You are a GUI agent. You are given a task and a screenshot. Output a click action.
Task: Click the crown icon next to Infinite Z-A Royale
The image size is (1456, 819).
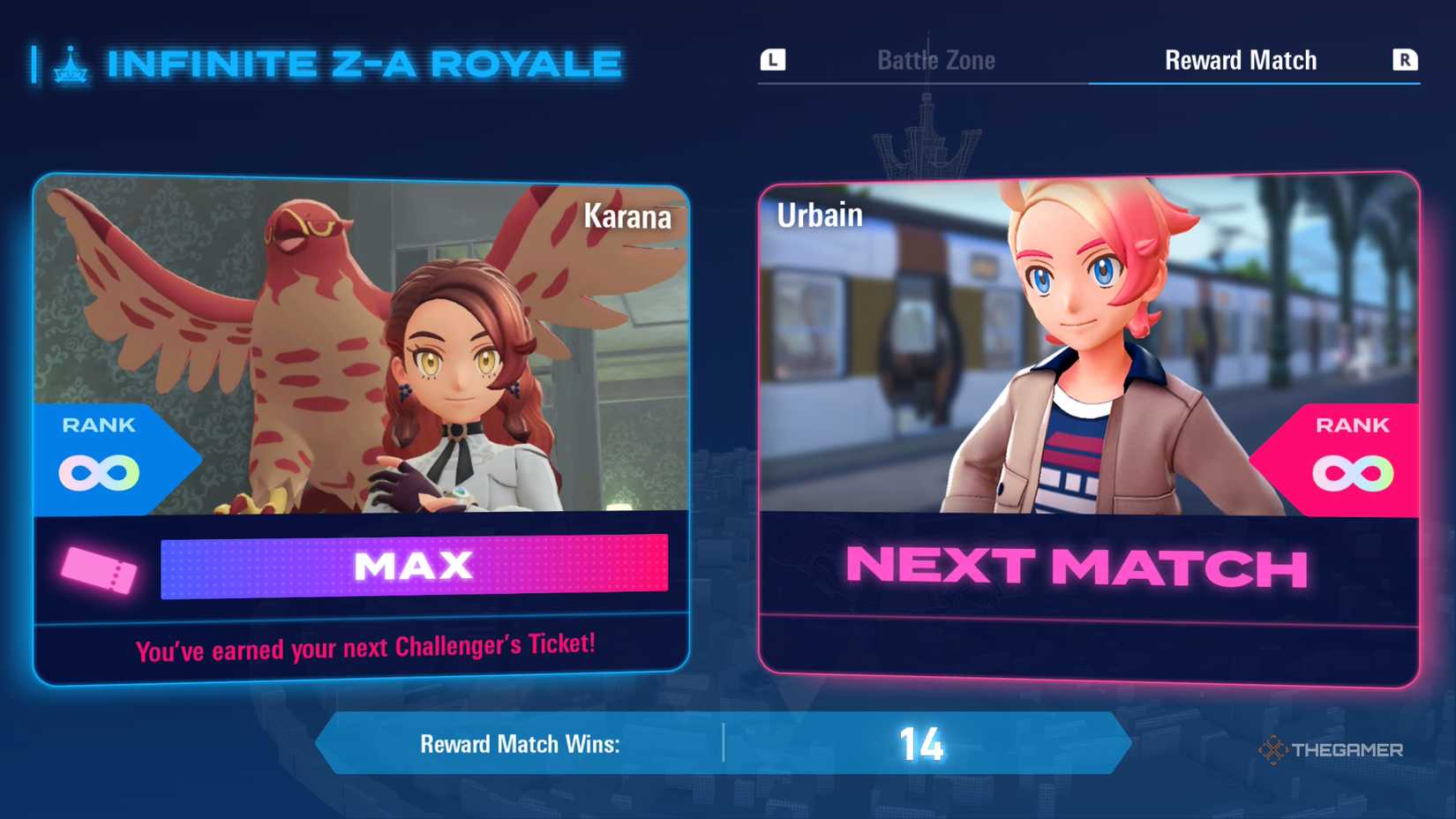72,62
